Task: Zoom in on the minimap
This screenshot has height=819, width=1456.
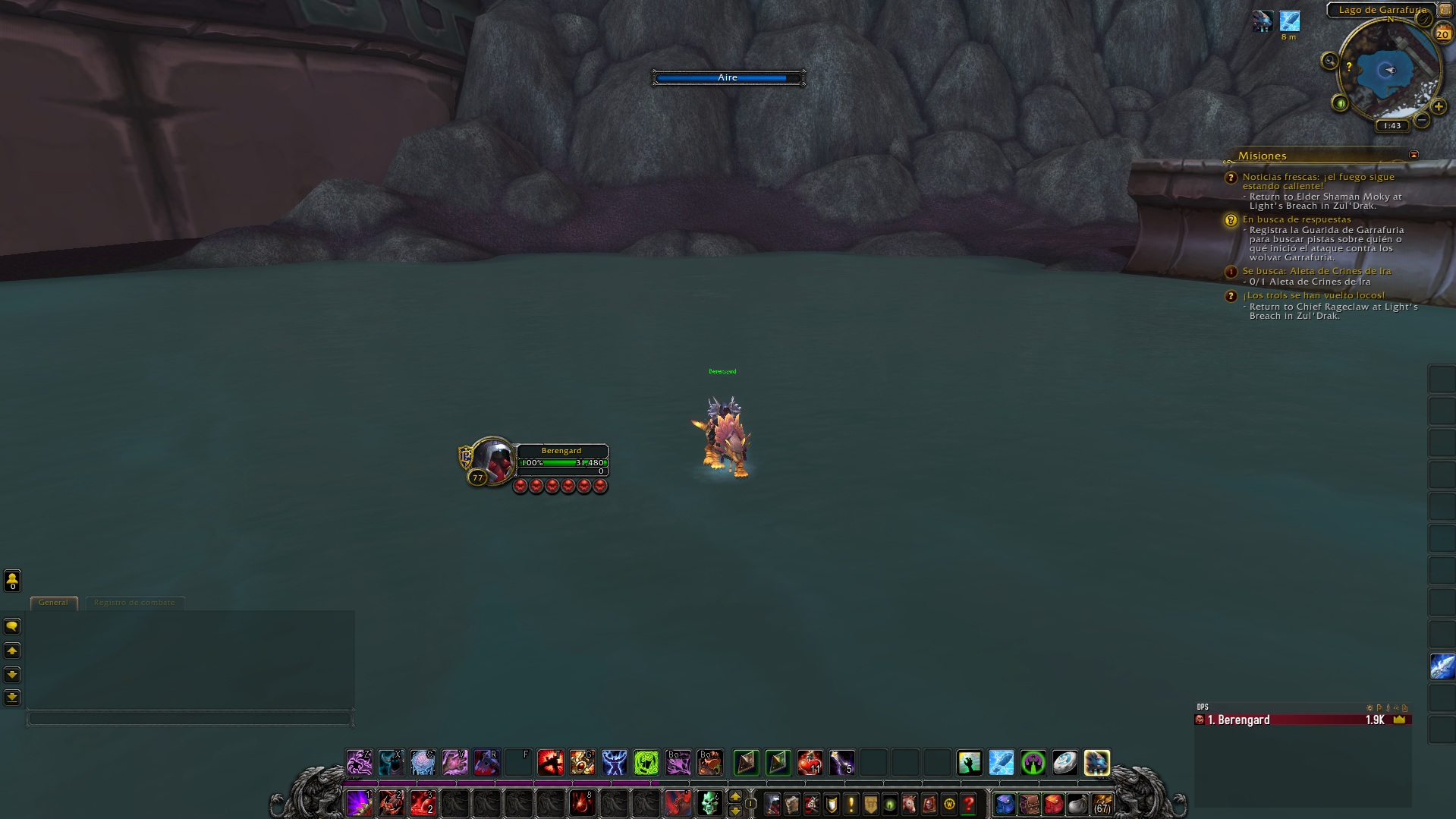Action: 1438,106
